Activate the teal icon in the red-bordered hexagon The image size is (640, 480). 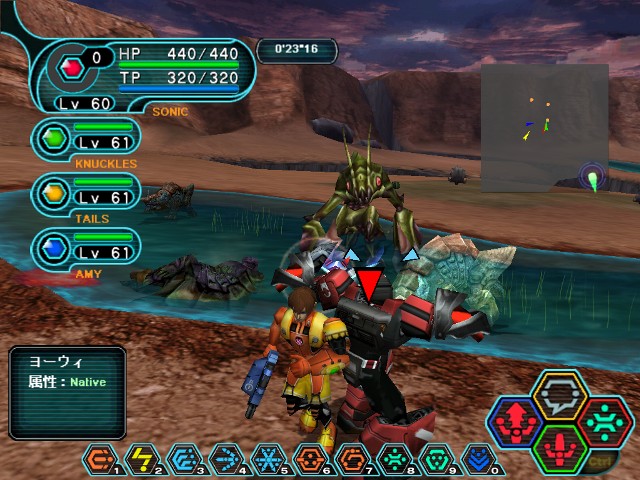603,421
